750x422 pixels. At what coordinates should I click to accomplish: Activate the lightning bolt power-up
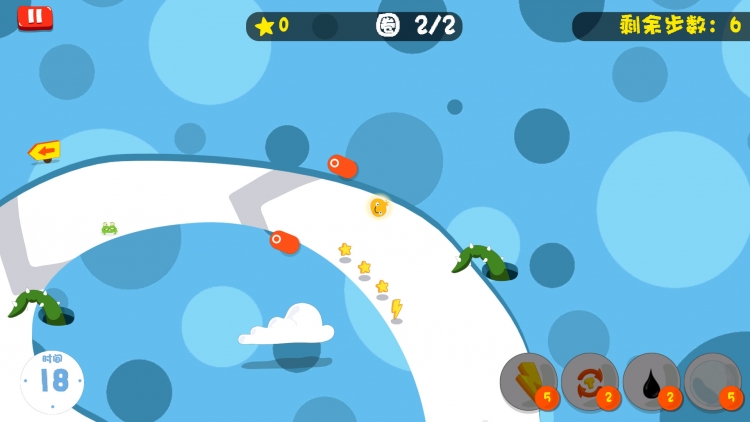point(528,381)
